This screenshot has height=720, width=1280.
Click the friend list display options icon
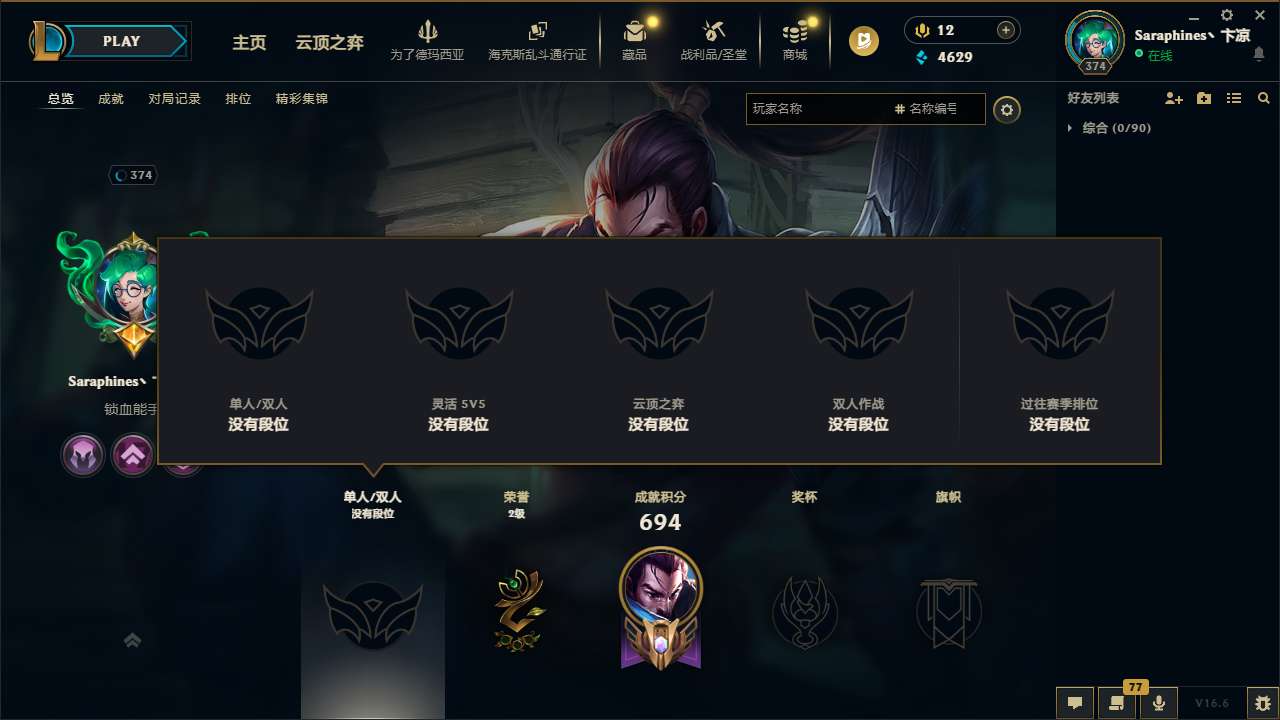(1233, 98)
